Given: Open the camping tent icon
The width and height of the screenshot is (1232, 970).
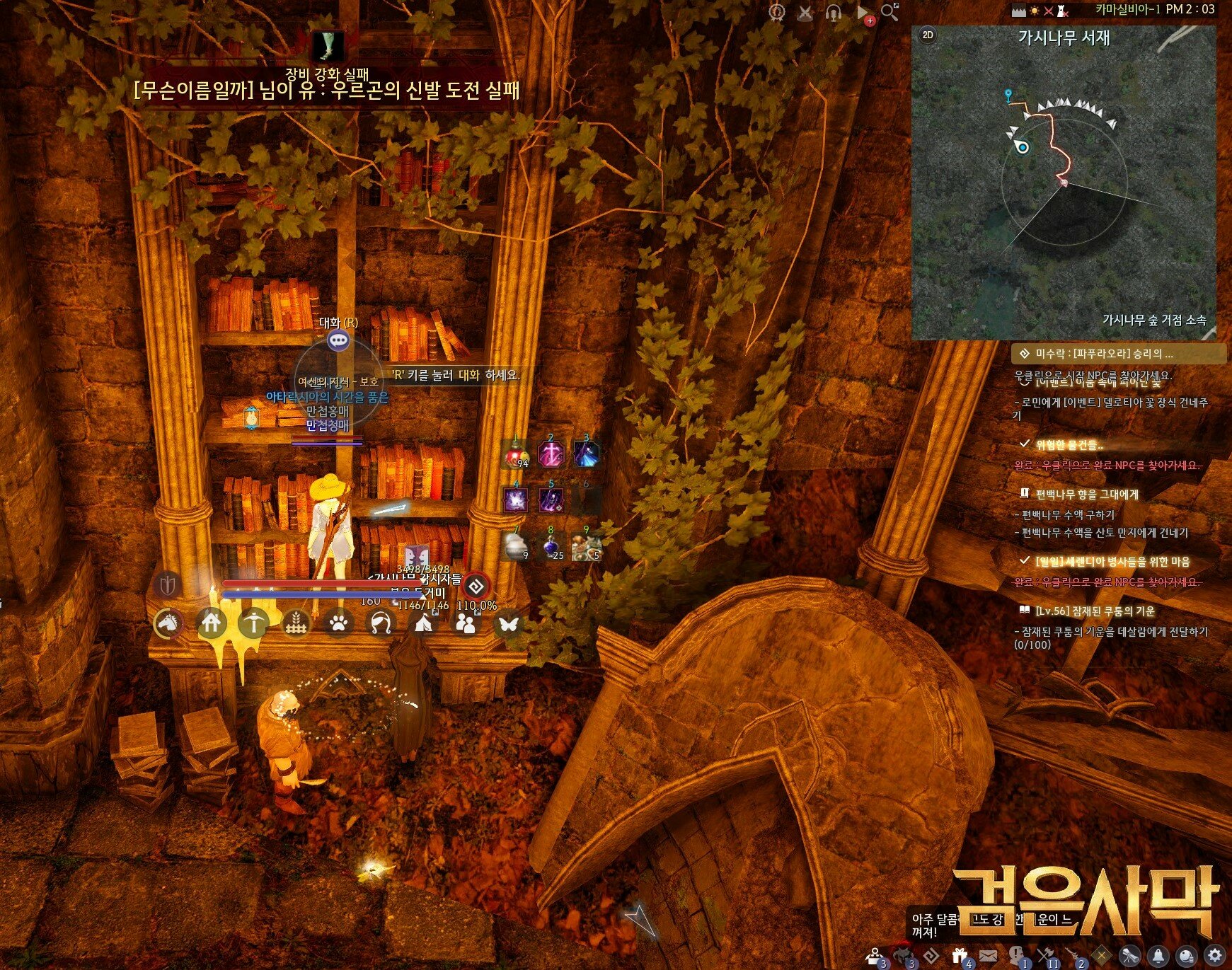Looking at the screenshot, I should 423,623.
